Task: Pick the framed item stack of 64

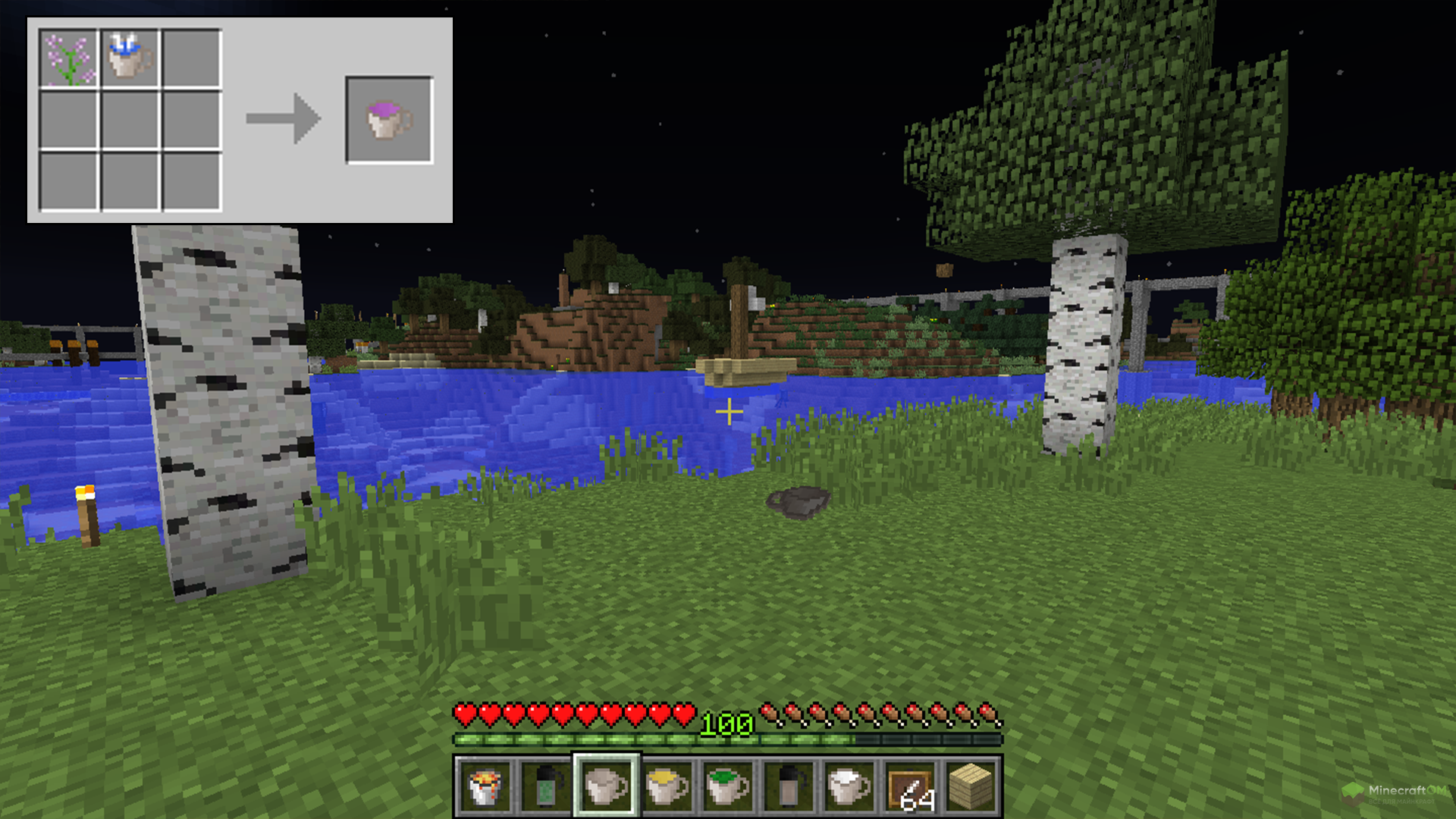Action: (x=910, y=786)
